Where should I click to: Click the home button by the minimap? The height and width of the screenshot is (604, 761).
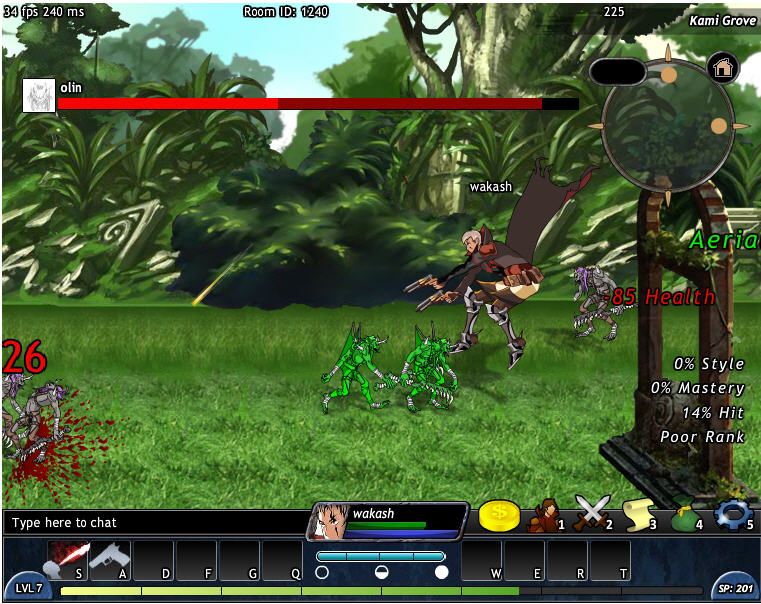[x=723, y=67]
